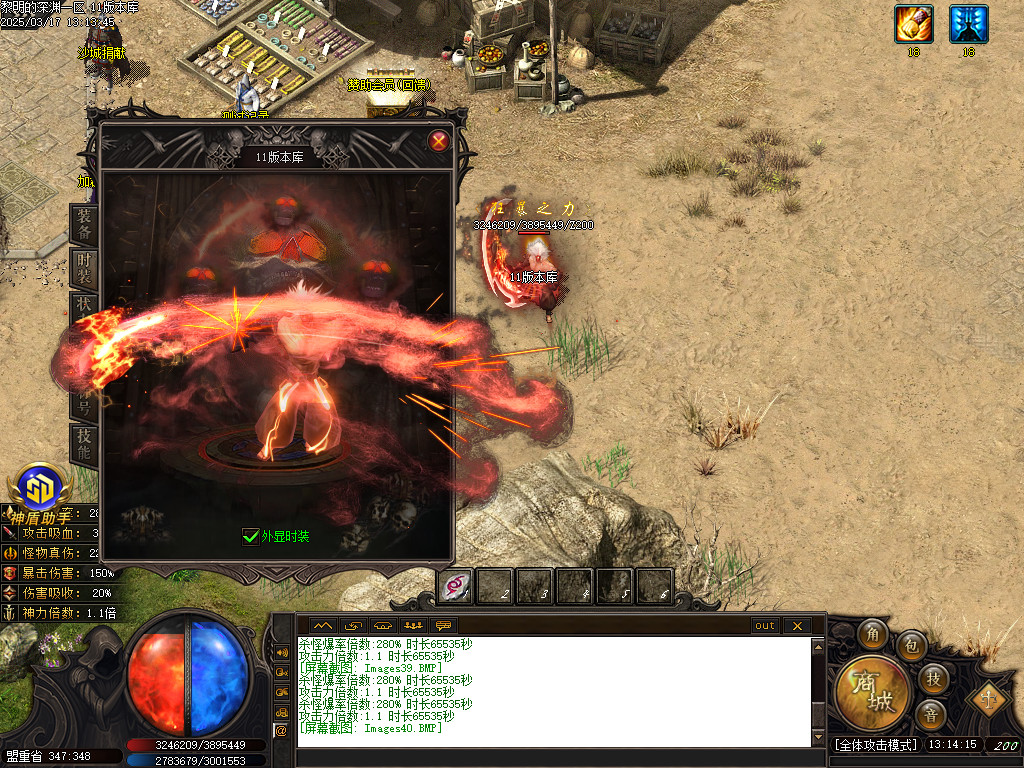
Task: Select the flaming fist buff icon
Action: tap(913, 24)
